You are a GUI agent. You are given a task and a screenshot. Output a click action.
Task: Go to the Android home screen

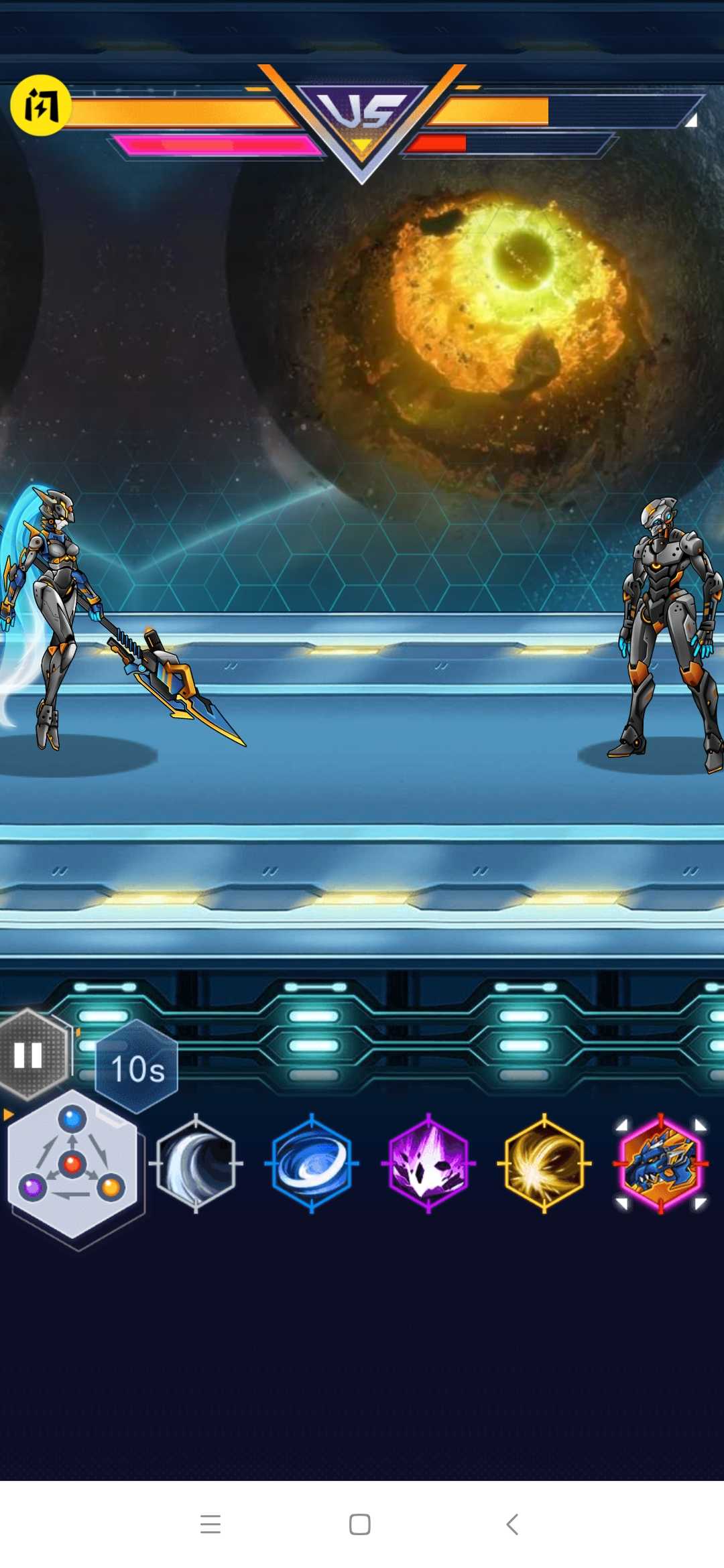(360, 1524)
